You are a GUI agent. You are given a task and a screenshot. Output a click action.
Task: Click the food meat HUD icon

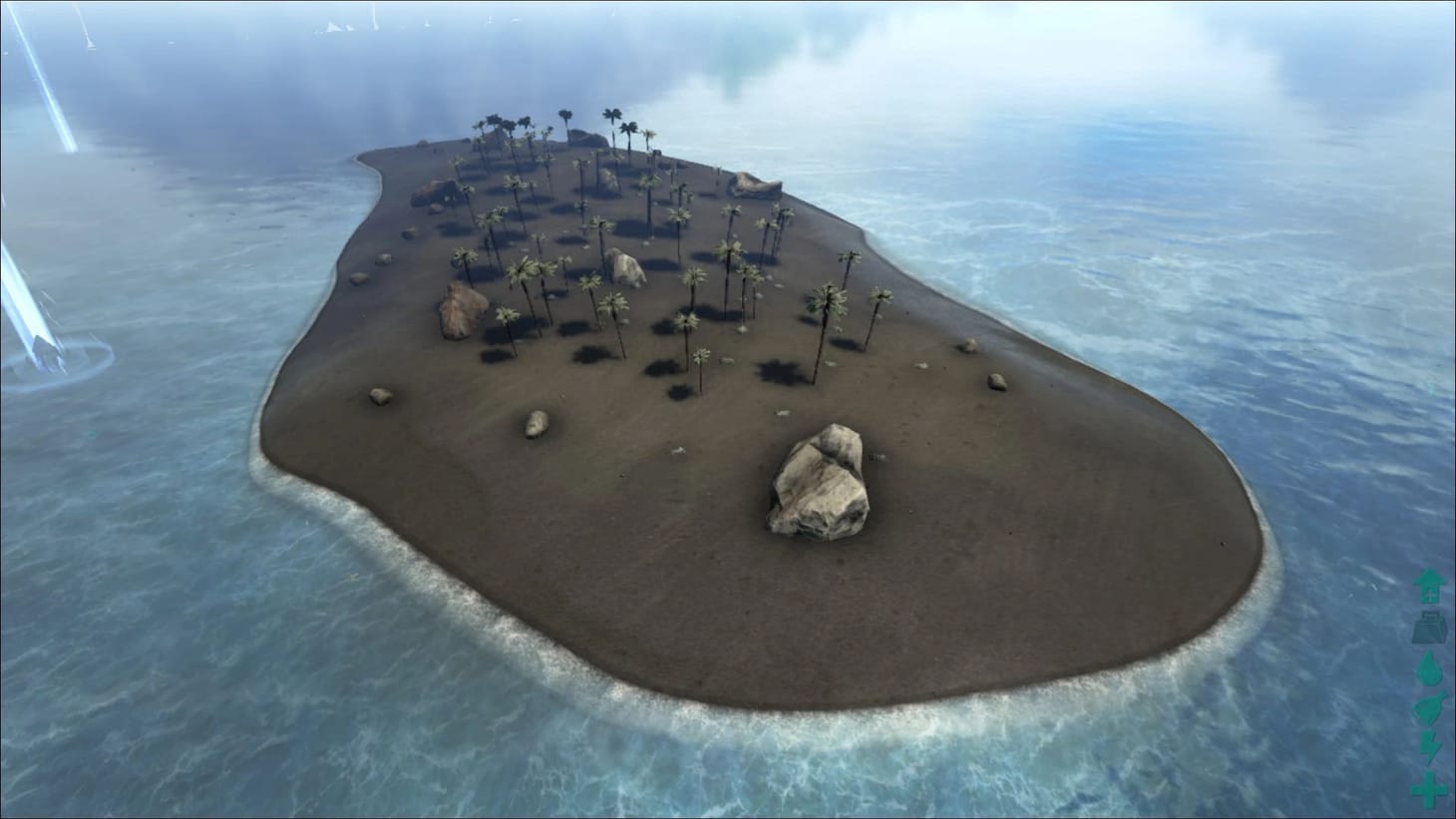tap(1430, 711)
